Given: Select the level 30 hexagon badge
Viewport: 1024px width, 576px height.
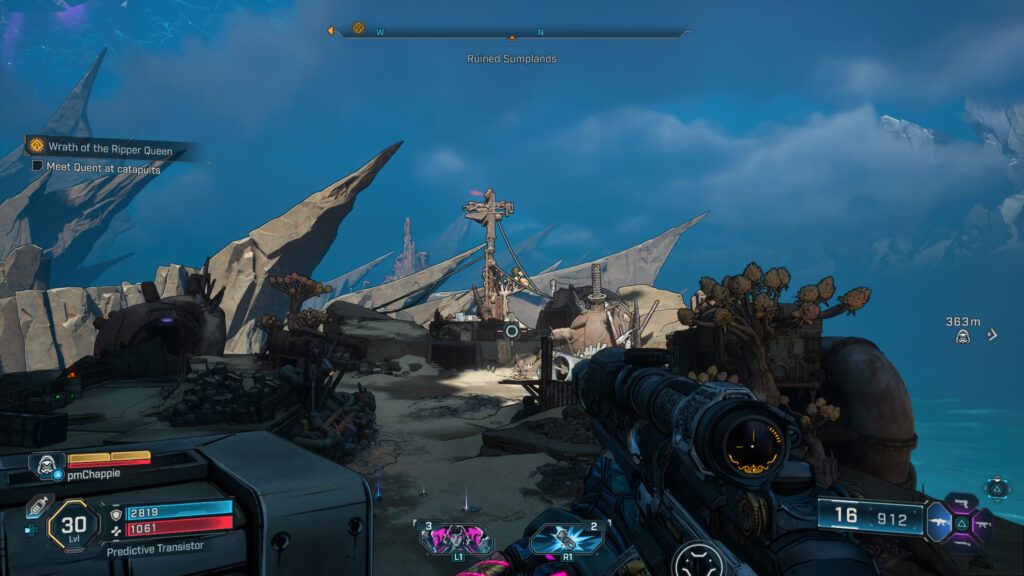Looking at the screenshot, I should [72, 524].
